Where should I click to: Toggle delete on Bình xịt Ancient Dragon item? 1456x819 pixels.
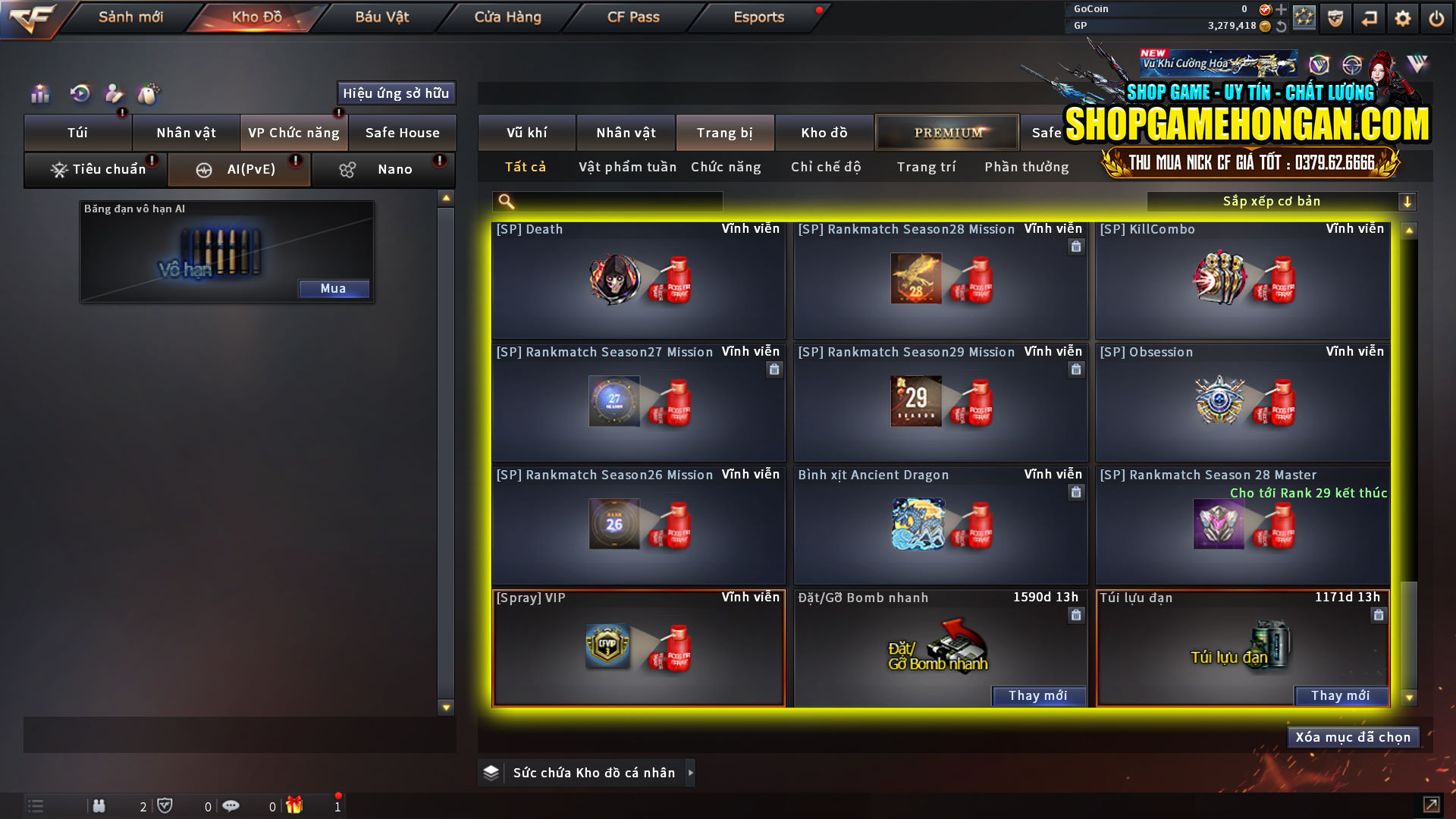tap(1076, 492)
